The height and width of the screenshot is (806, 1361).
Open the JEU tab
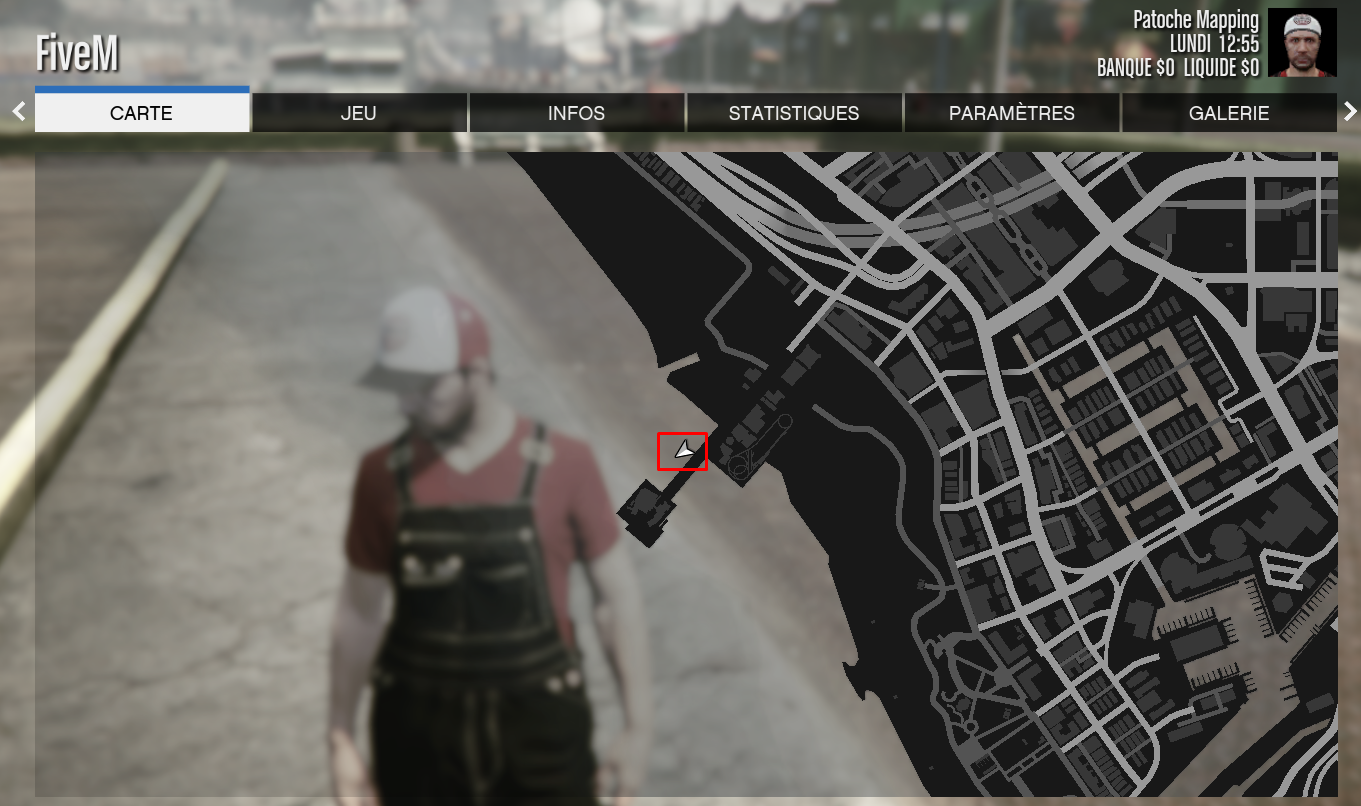click(359, 113)
